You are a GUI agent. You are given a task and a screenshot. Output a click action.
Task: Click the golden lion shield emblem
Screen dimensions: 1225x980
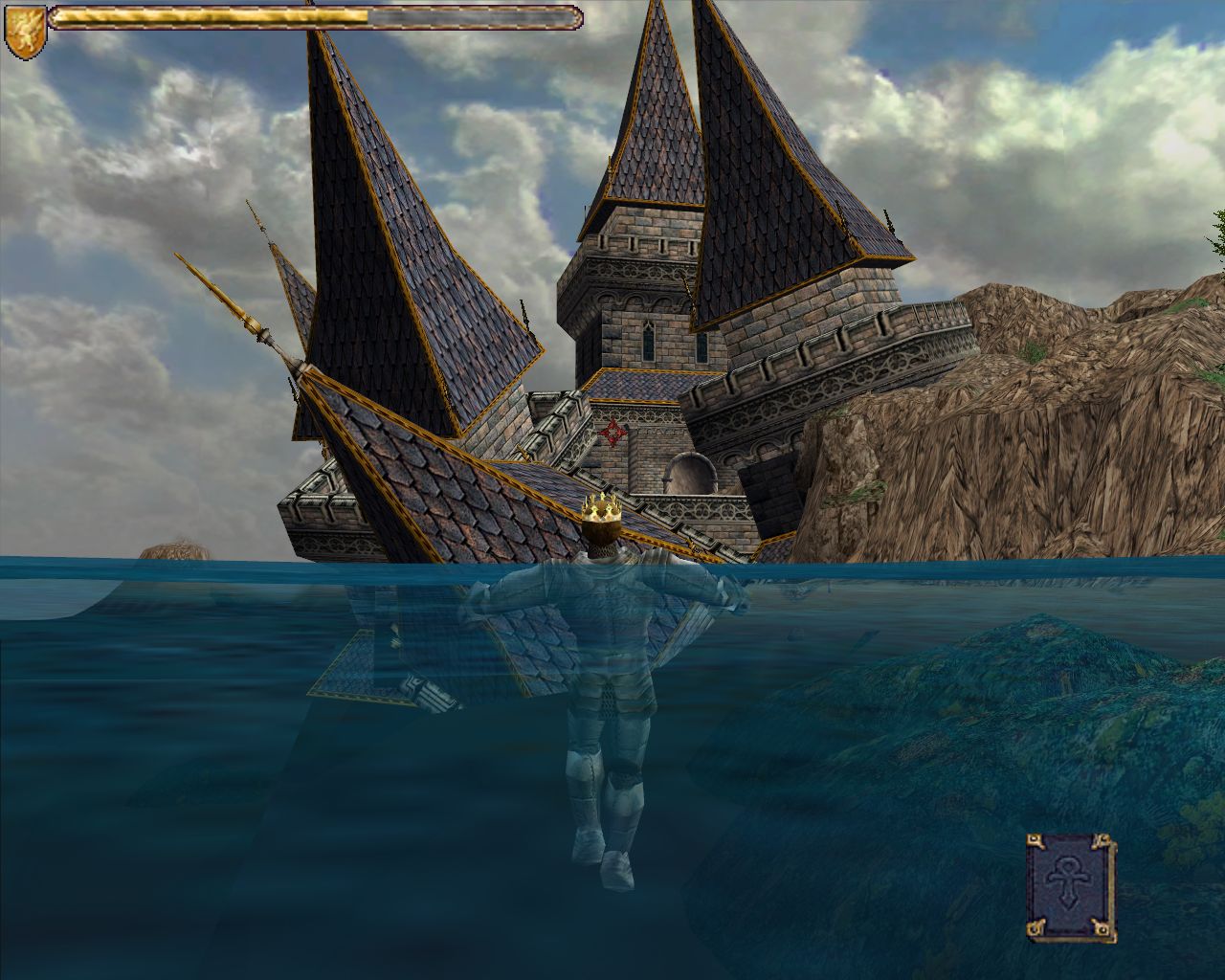tap(21, 30)
